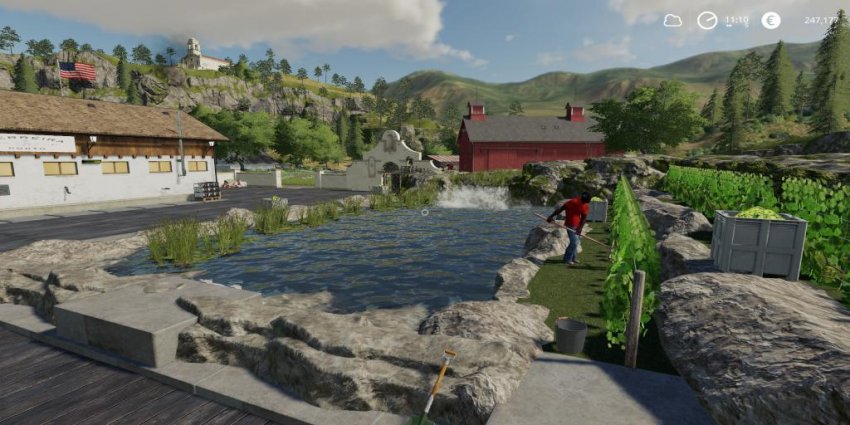The width and height of the screenshot is (850, 425).
Task: Select the game clock icon
Action: [x=707, y=20]
